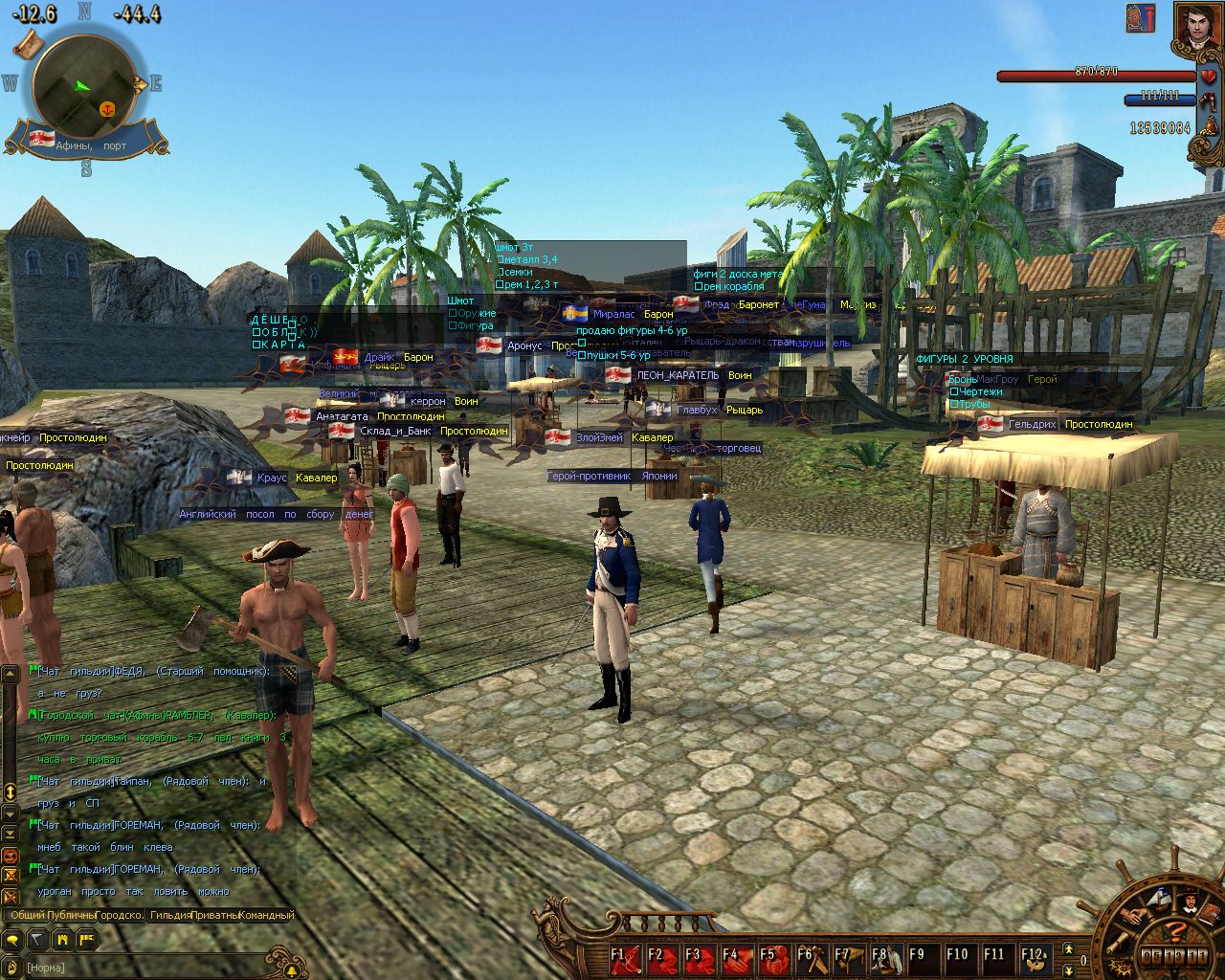Open the handshake icon on the ship wheel

tap(1134, 914)
